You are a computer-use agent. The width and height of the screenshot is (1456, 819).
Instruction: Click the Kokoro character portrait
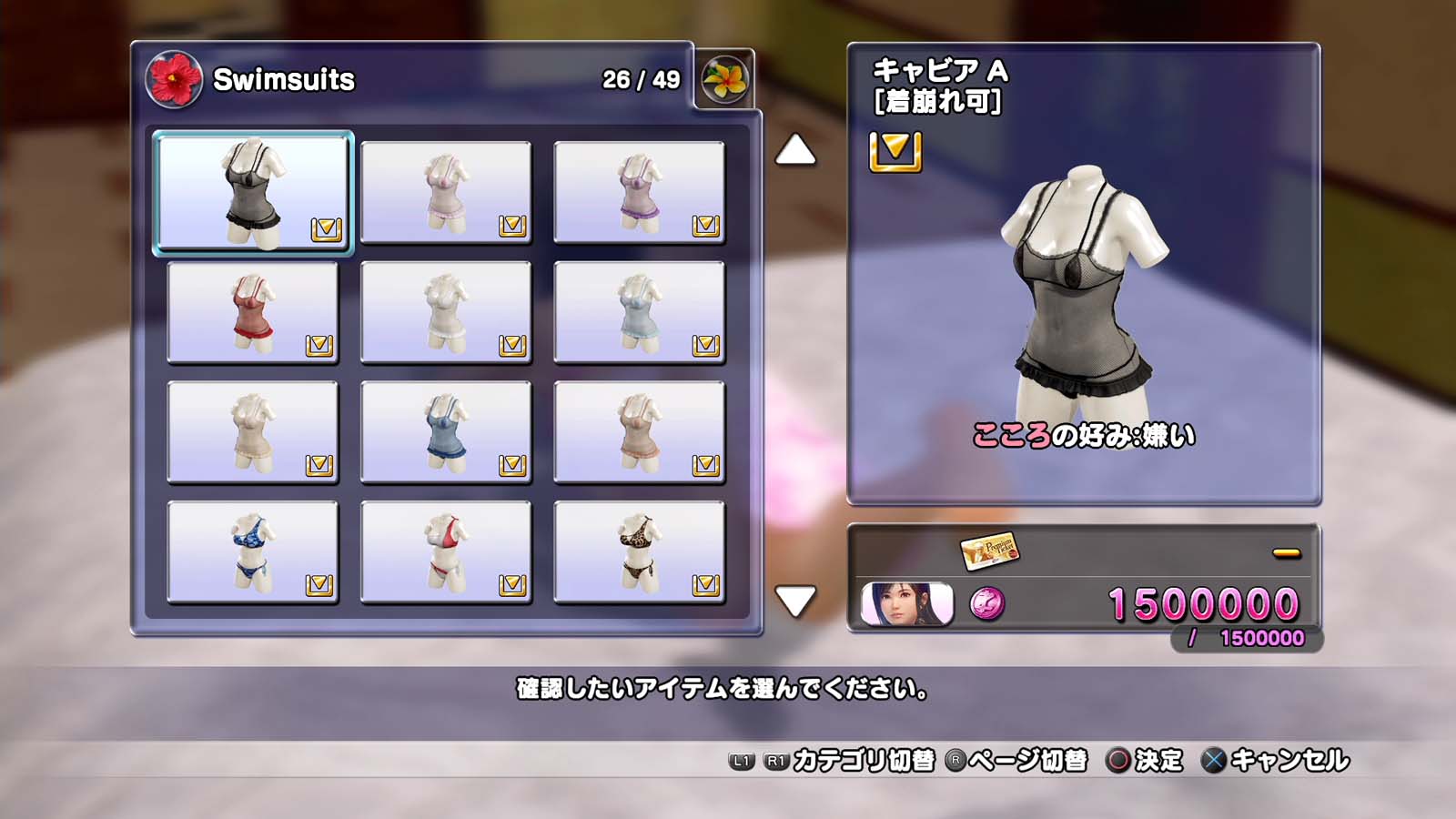coord(906,604)
